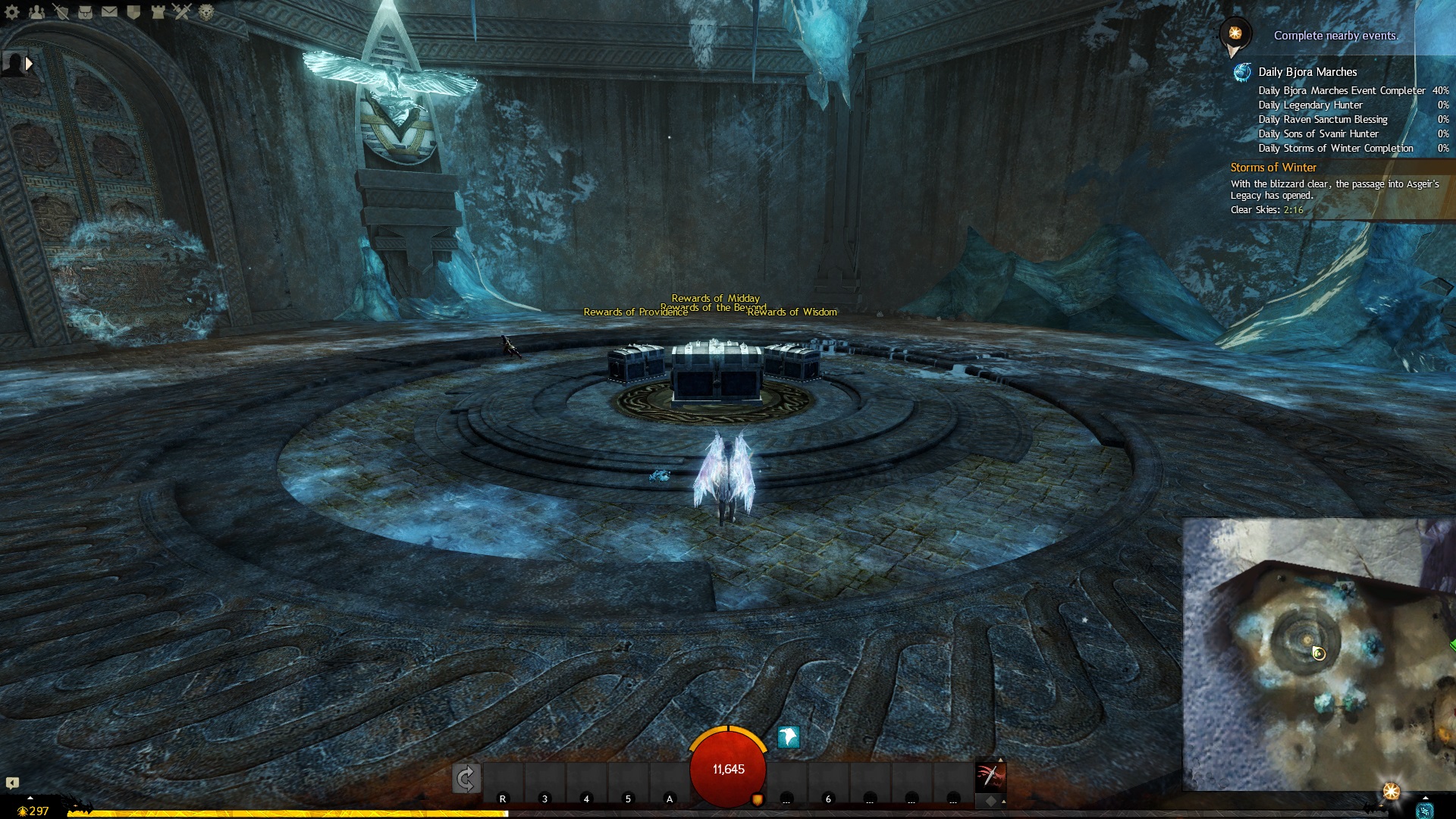
Task: Open the mail envelope icon
Action: pyautogui.click(x=109, y=11)
